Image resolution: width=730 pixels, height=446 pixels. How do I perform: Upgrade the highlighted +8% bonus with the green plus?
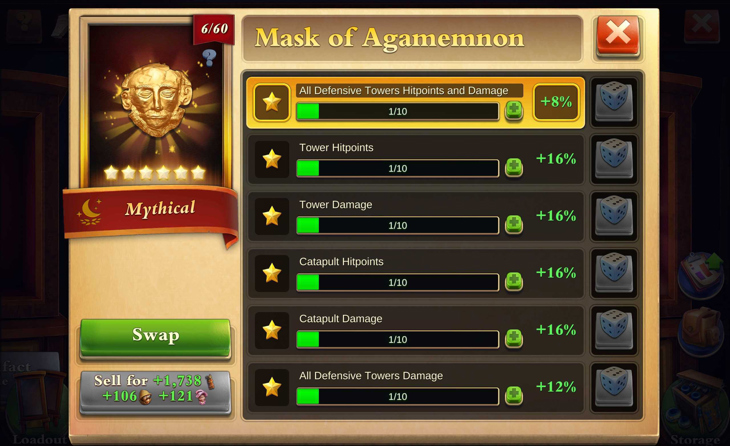click(514, 110)
